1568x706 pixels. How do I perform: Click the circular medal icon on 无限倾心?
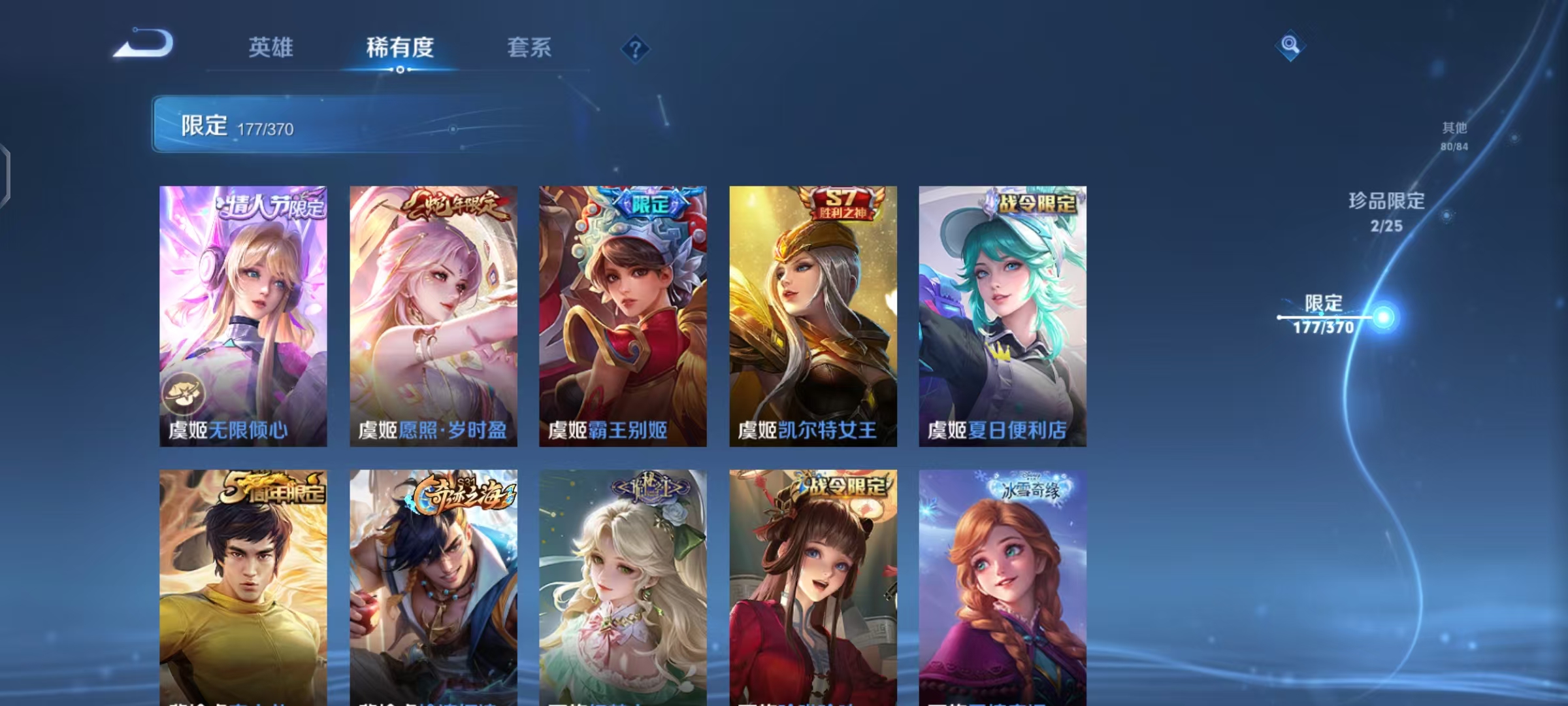184,392
